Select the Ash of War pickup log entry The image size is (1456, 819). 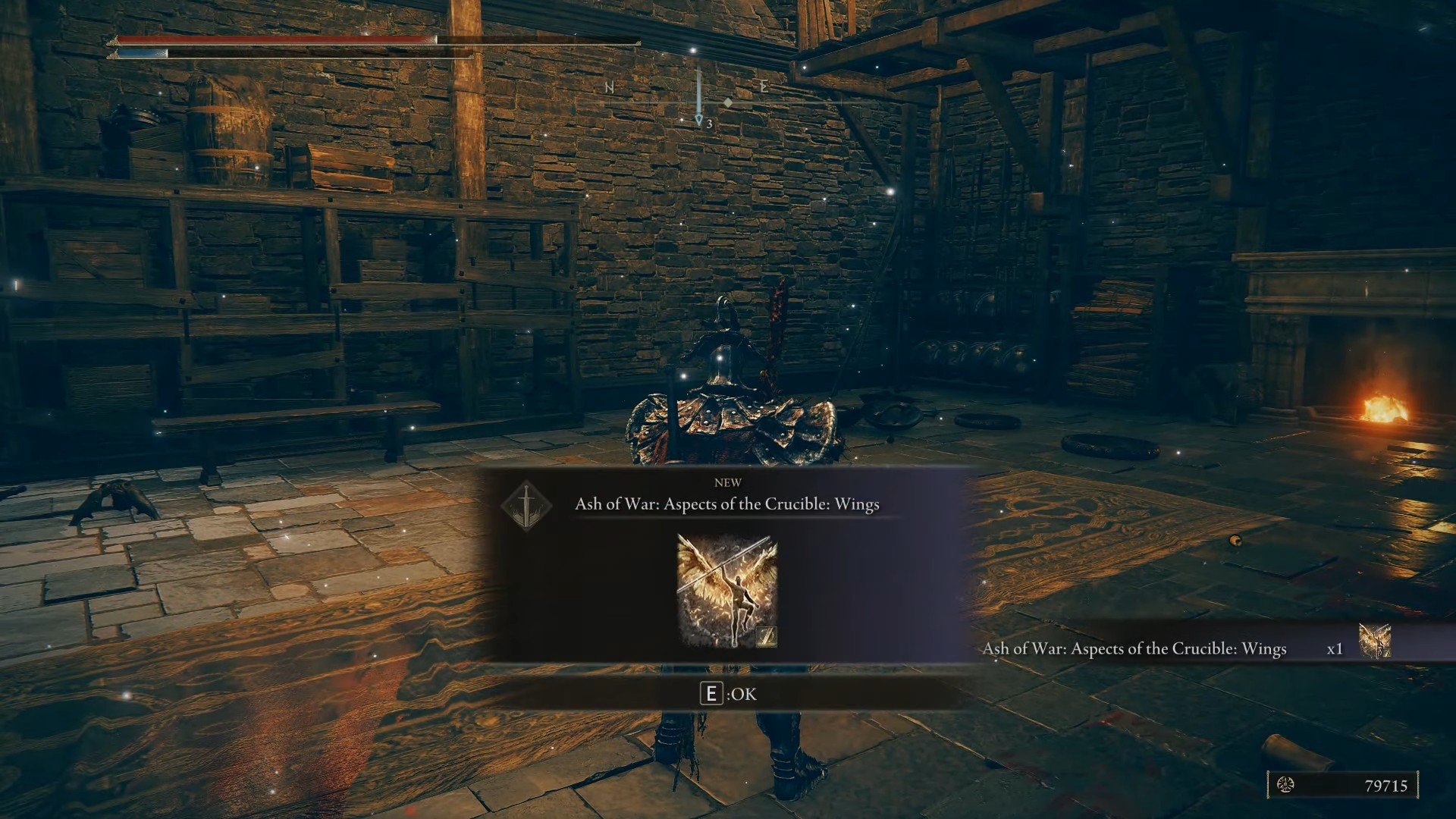tap(1134, 649)
